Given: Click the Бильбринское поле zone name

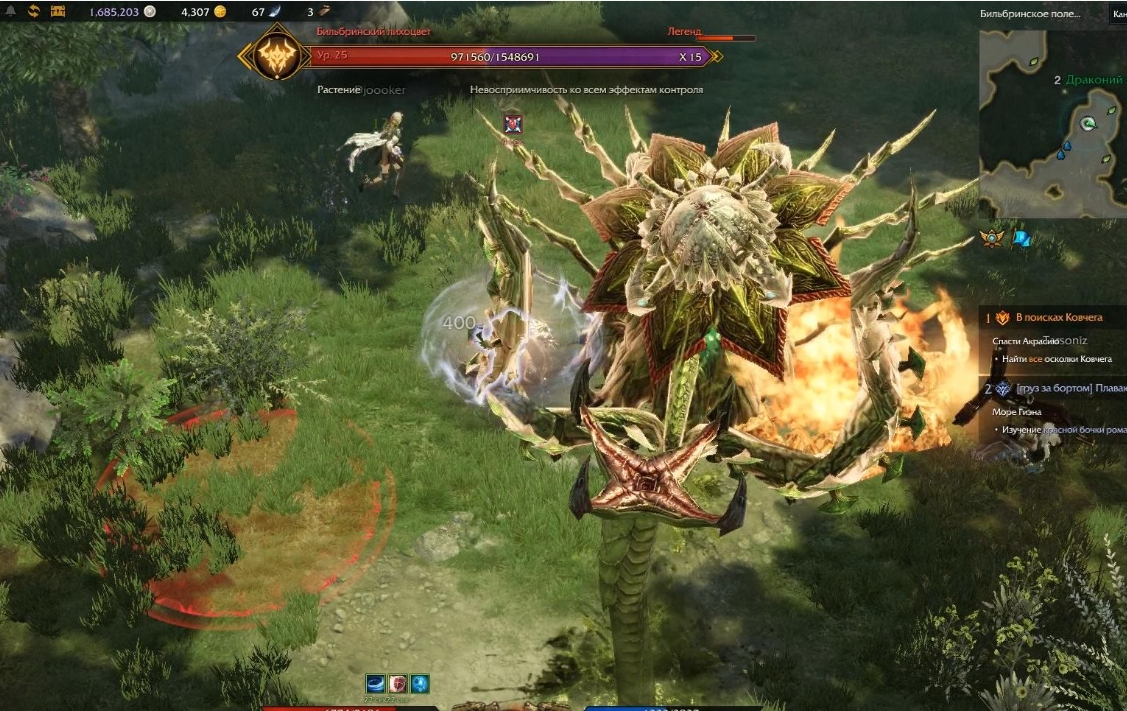Looking at the screenshot, I should [1029, 13].
